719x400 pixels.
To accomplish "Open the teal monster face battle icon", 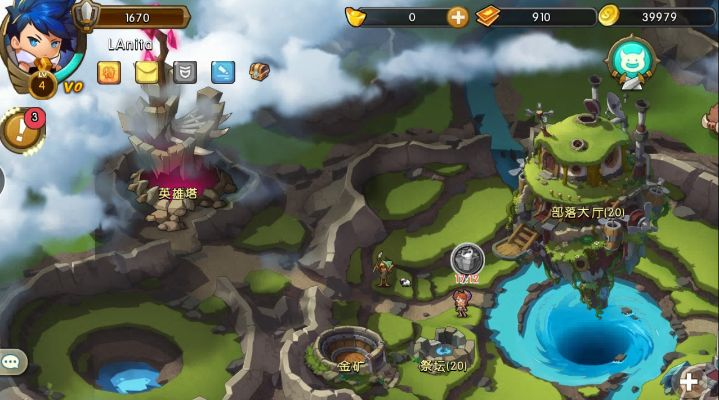I will (630, 58).
